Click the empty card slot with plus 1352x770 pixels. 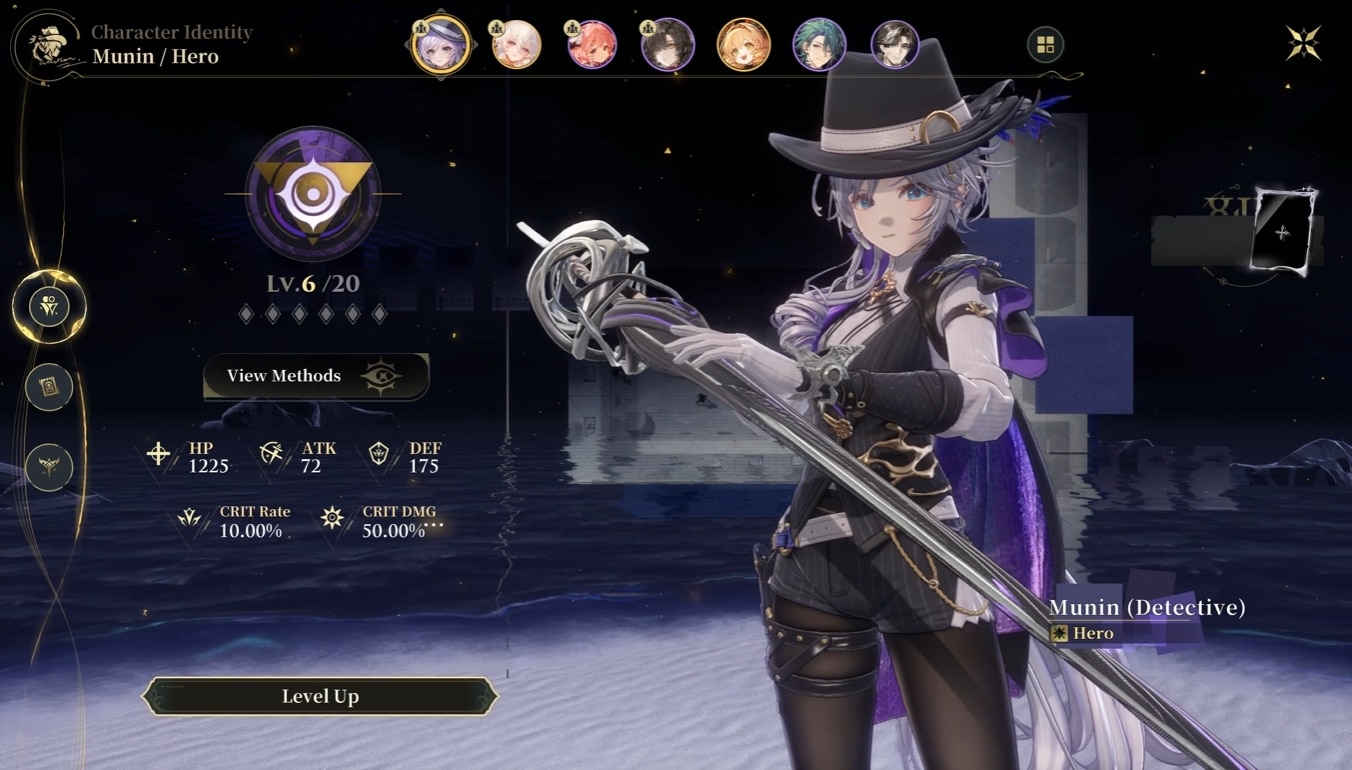(x=1282, y=233)
